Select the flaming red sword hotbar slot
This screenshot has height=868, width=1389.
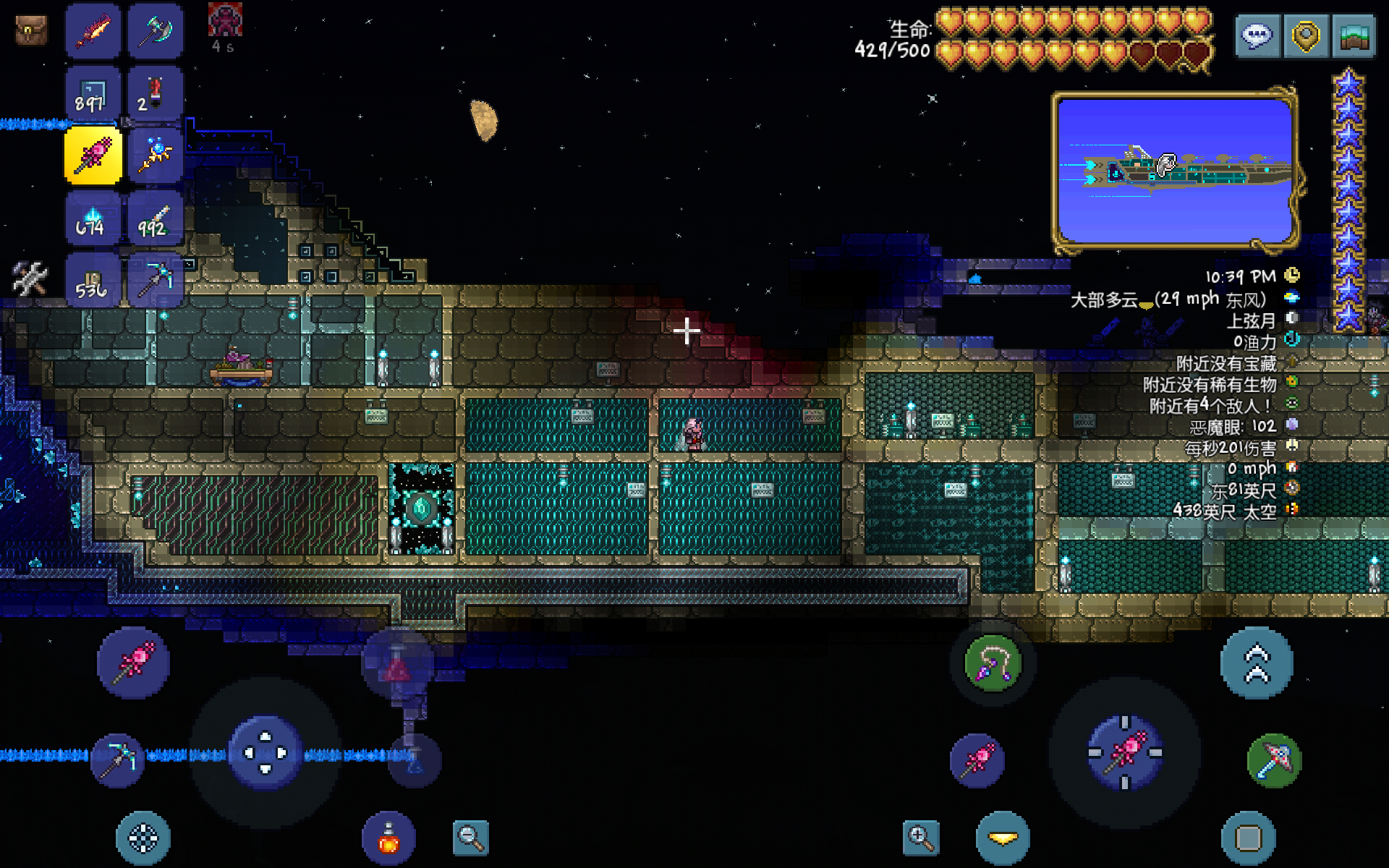click(x=93, y=31)
